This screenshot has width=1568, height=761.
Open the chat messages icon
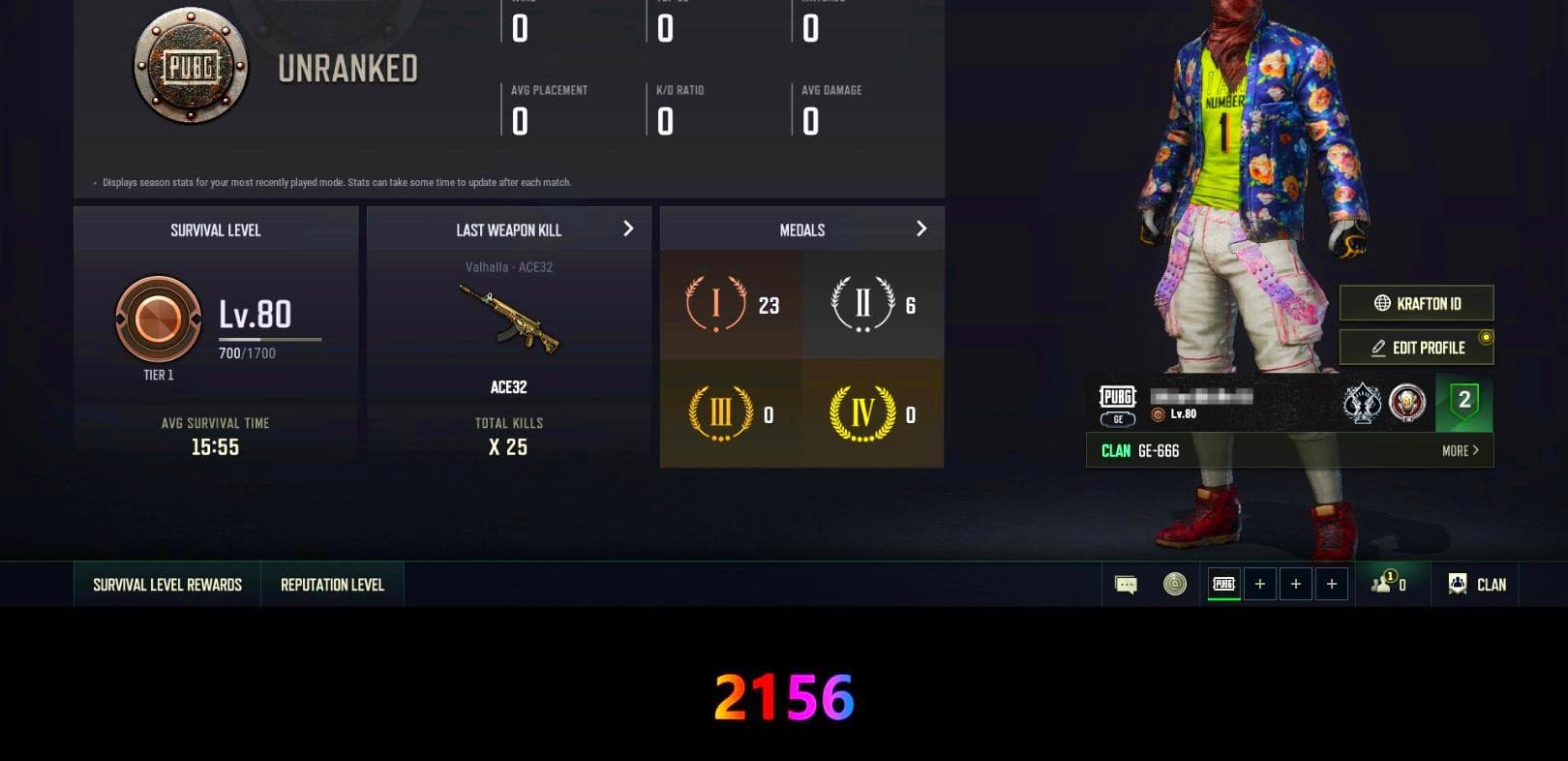[x=1124, y=584]
